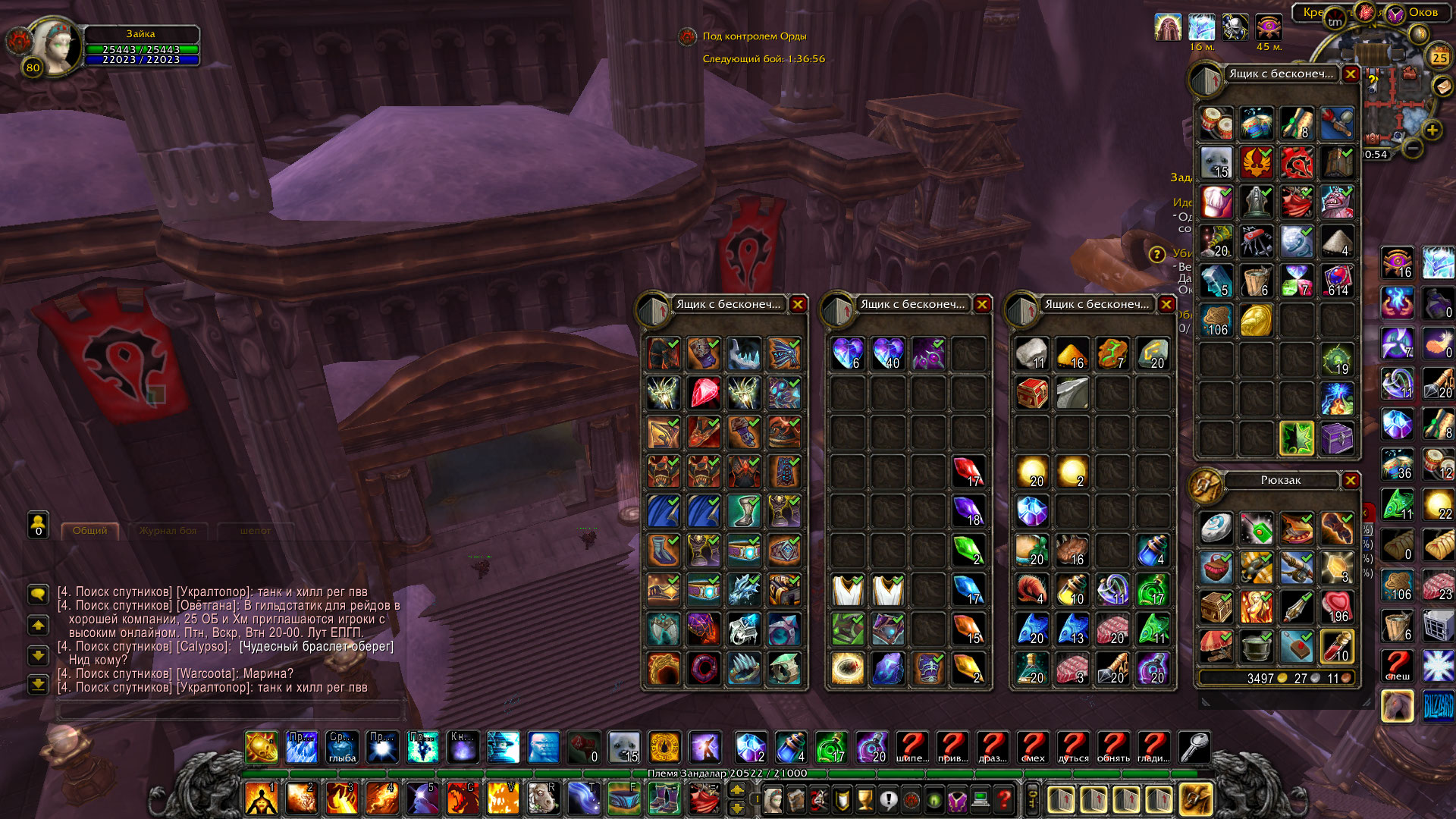Select the шепот whisper chat tab
The height and width of the screenshot is (819, 1456).
point(255,531)
